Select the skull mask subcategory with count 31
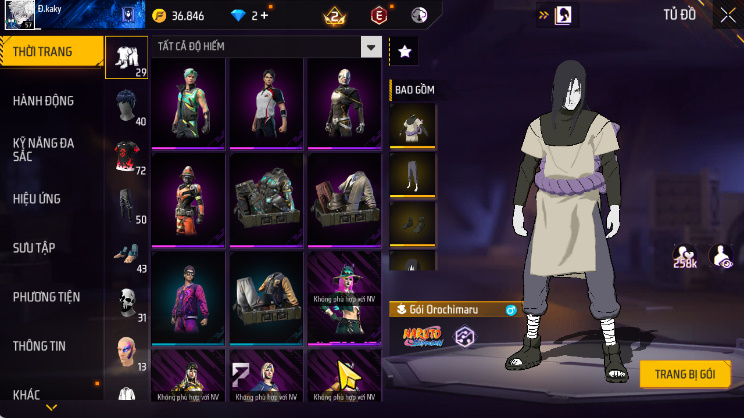744x418 pixels. point(126,302)
